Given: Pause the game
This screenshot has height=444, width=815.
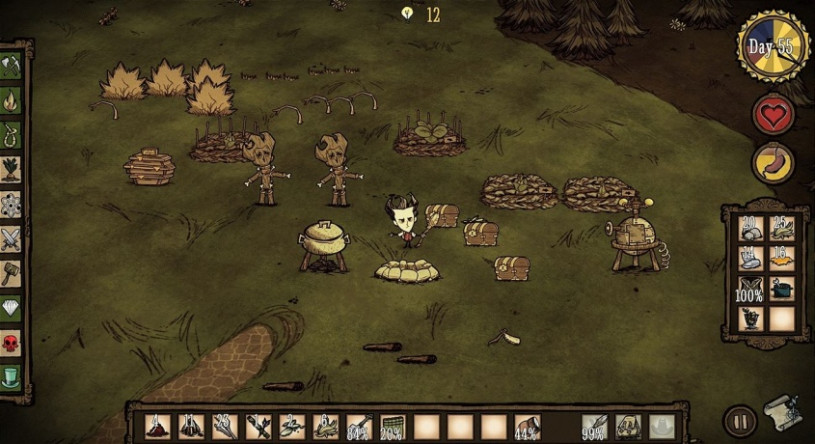Looking at the screenshot, I should [x=740, y=420].
